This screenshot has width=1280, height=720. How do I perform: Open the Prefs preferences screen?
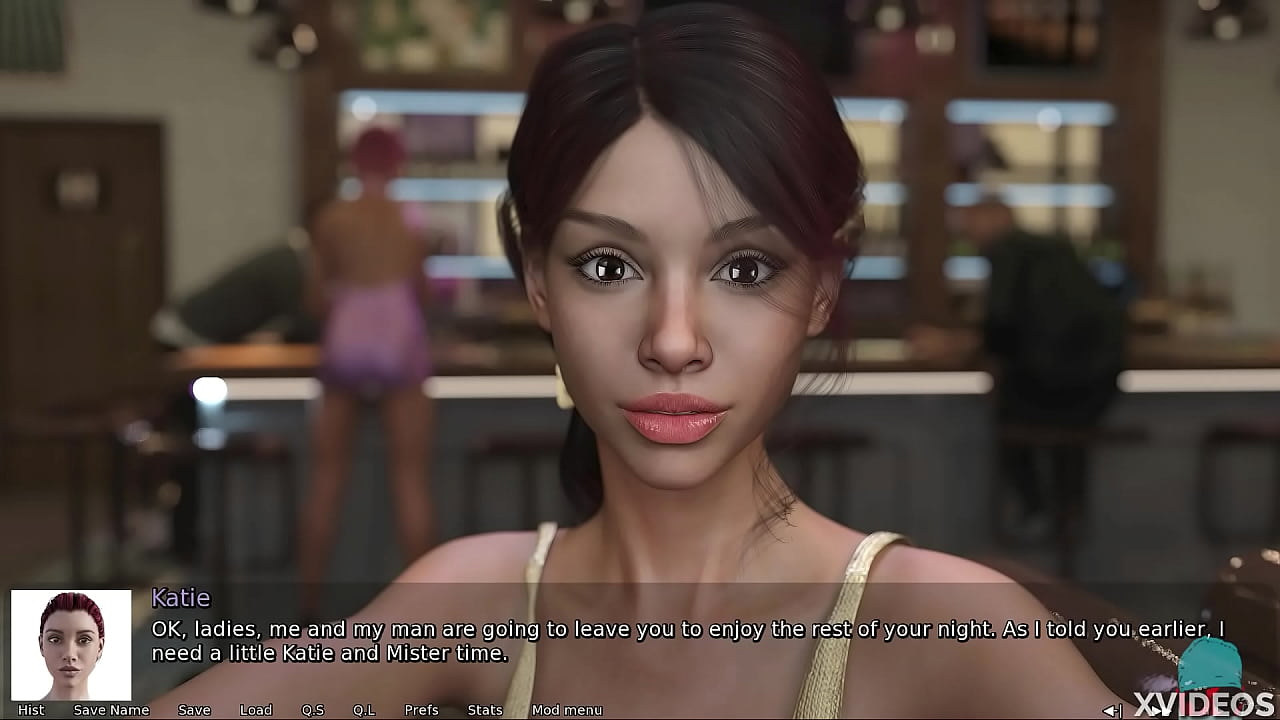(421, 709)
